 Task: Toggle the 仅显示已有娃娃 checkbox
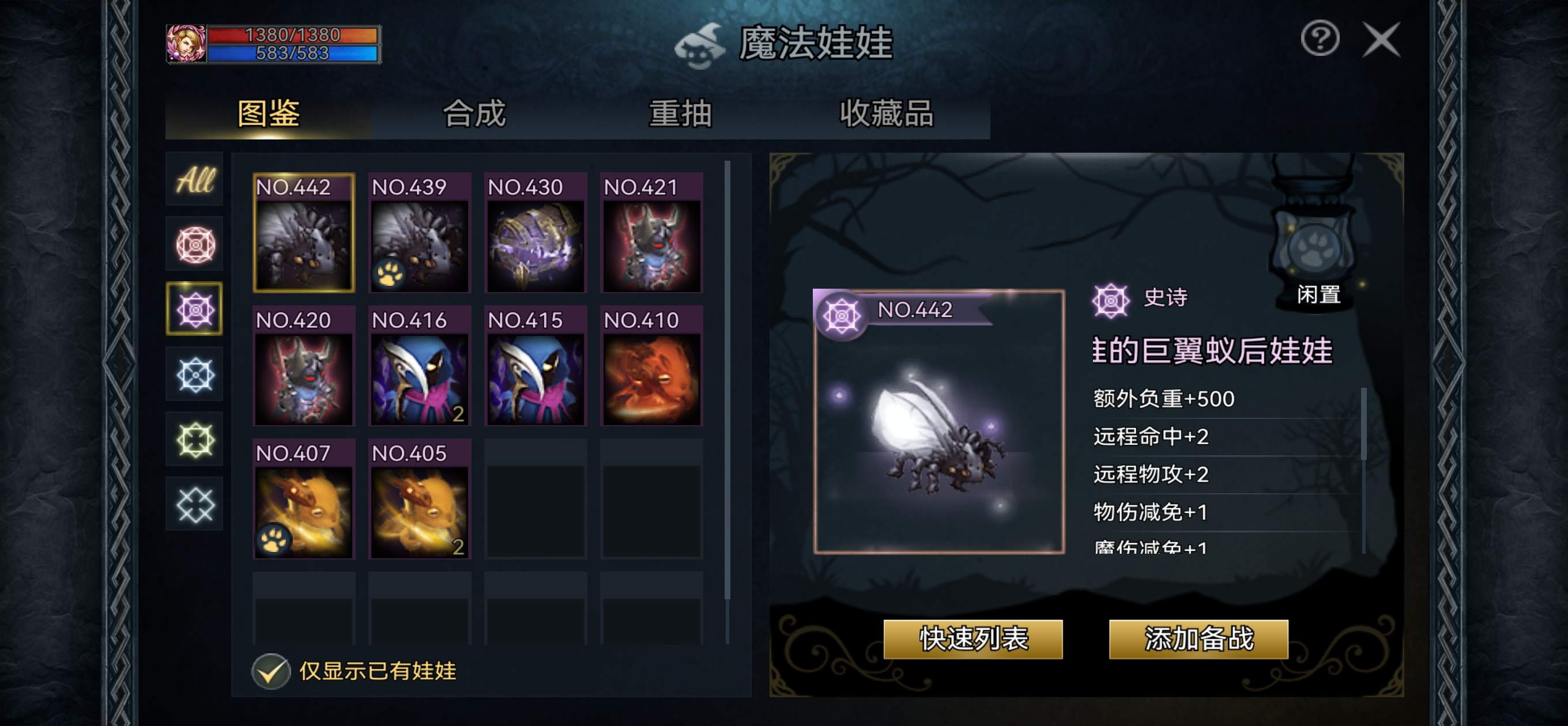click(x=272, y=672)
